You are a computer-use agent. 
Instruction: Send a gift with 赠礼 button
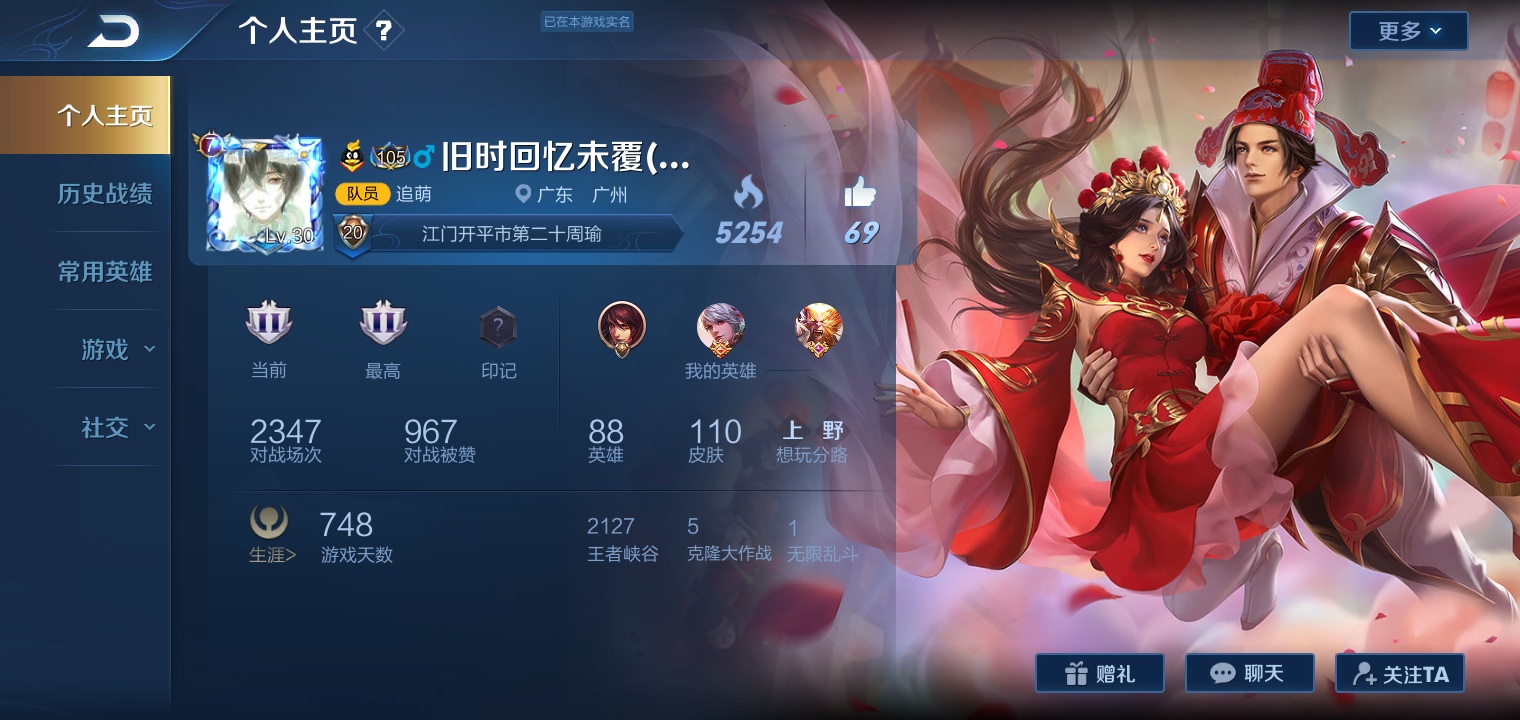point(1099,673)
